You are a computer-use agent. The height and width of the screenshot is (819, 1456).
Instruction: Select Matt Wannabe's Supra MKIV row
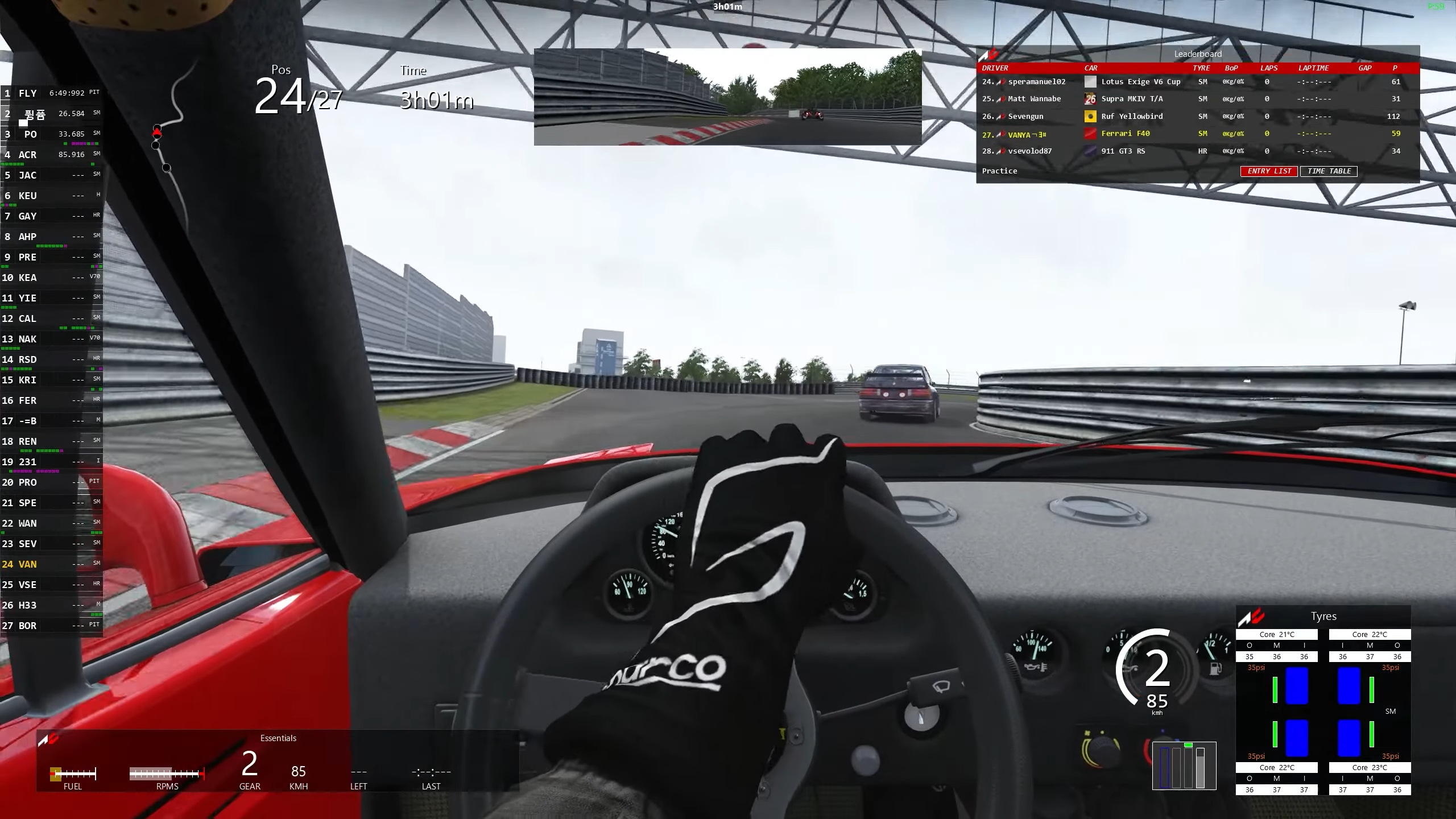click(x=1034, y=99)
